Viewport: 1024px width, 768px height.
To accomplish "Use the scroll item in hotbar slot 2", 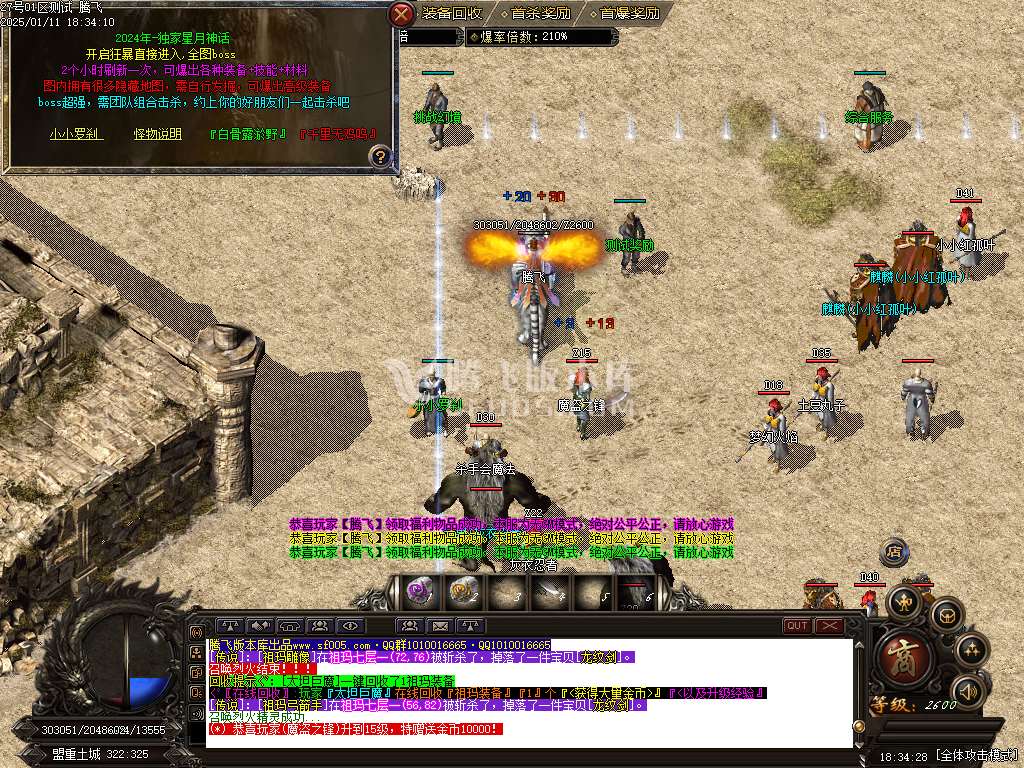I will pyautogui.click(x=462, y=592).
